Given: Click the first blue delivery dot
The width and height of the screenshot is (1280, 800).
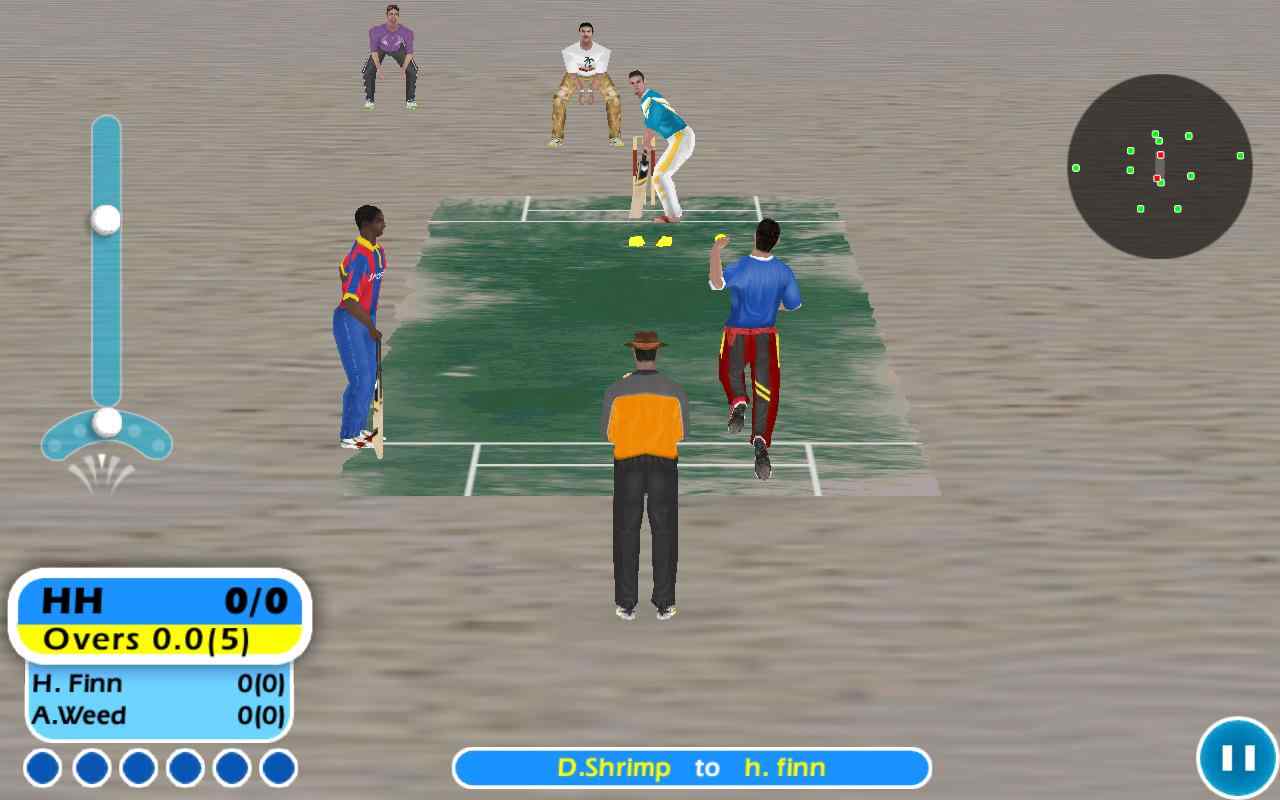Looking at the screenshot, I should 42,768.
